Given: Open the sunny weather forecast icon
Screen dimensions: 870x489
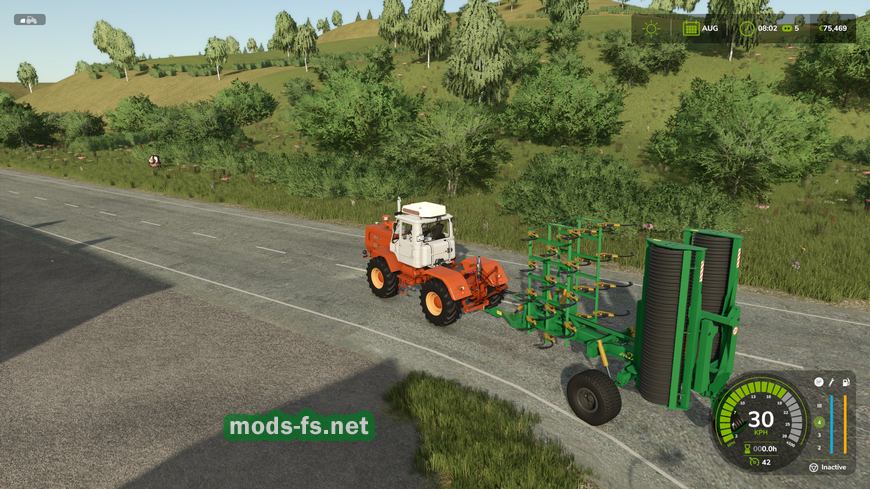Looking at the screenshot, I should point(652,28).
